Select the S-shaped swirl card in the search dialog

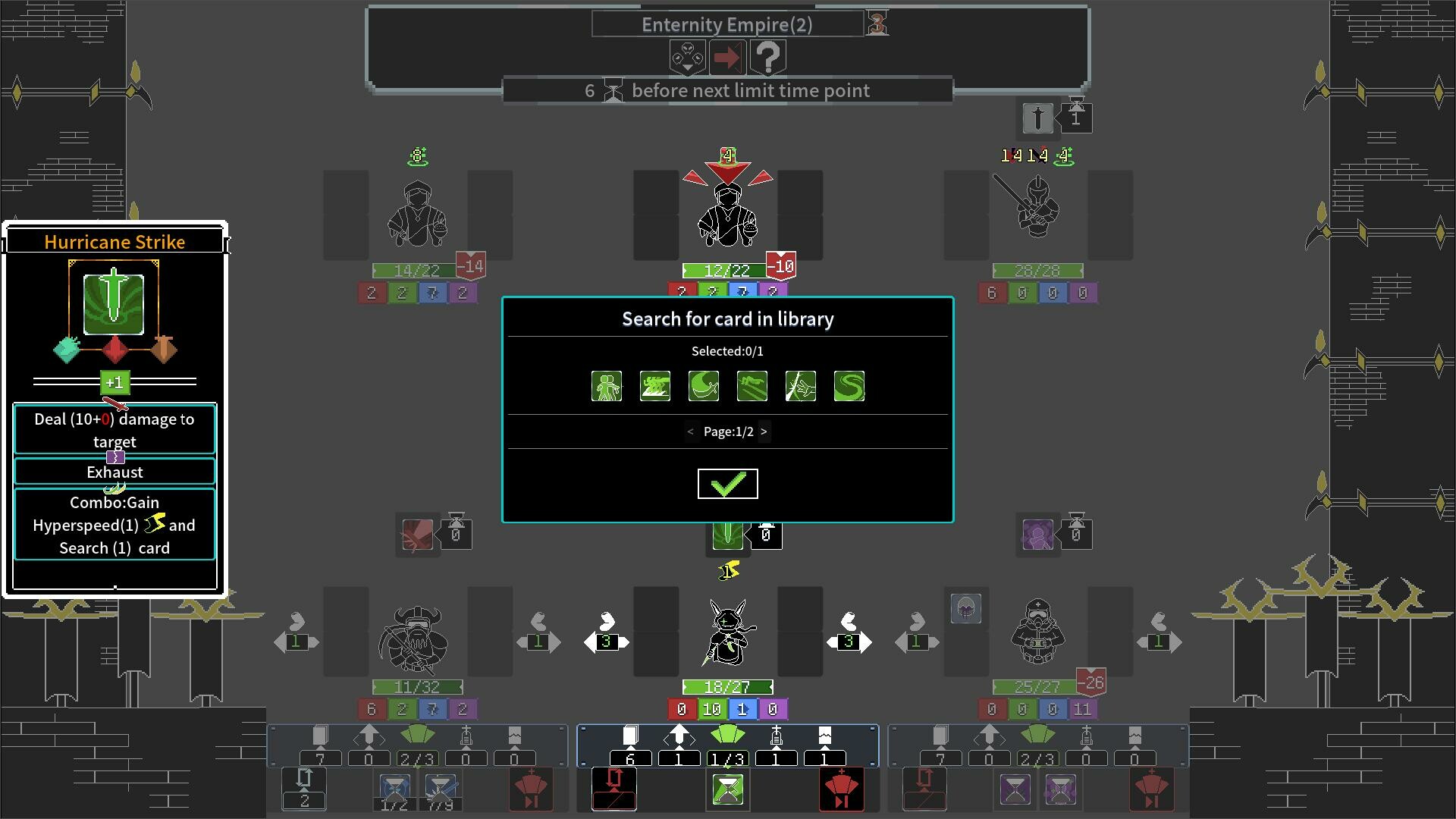849,386
